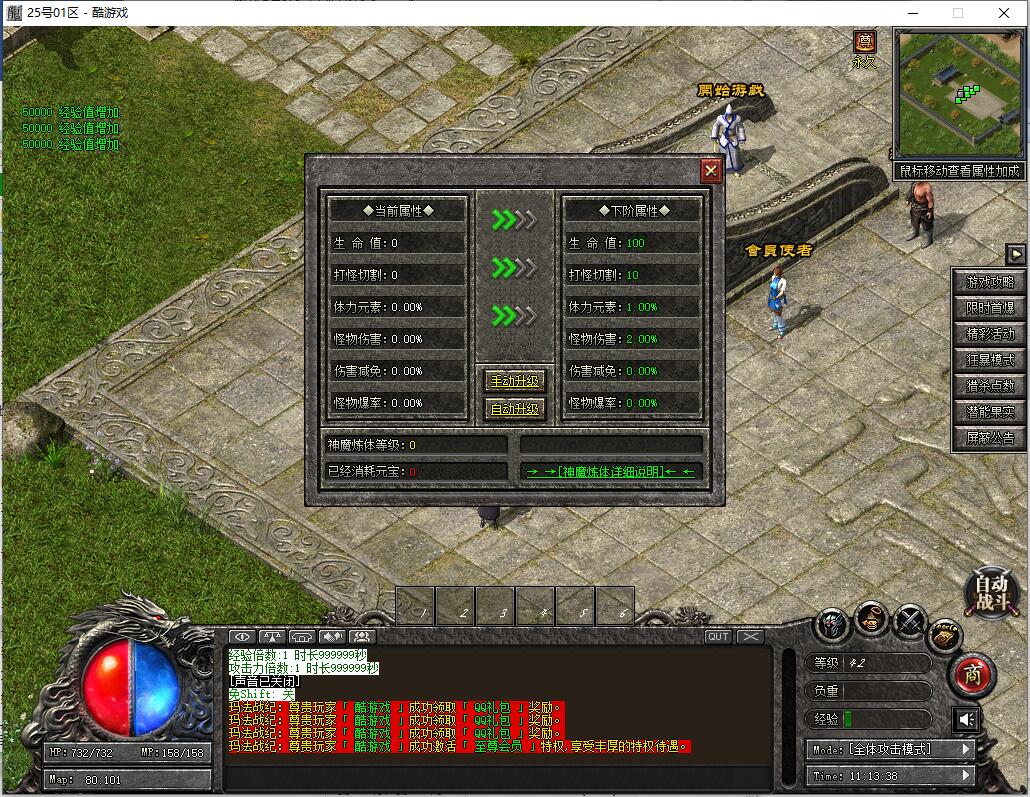Screen dimensions: 1030x797
Task: Collapse the side menu with the arrow button
Action: (x=1015, y=254)
